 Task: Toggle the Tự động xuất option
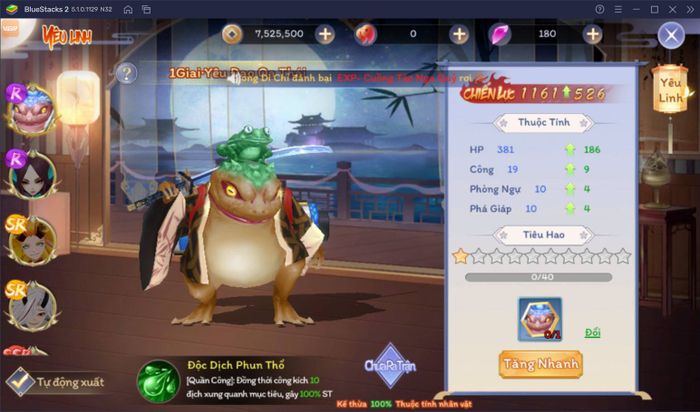[x=20, y=381]
